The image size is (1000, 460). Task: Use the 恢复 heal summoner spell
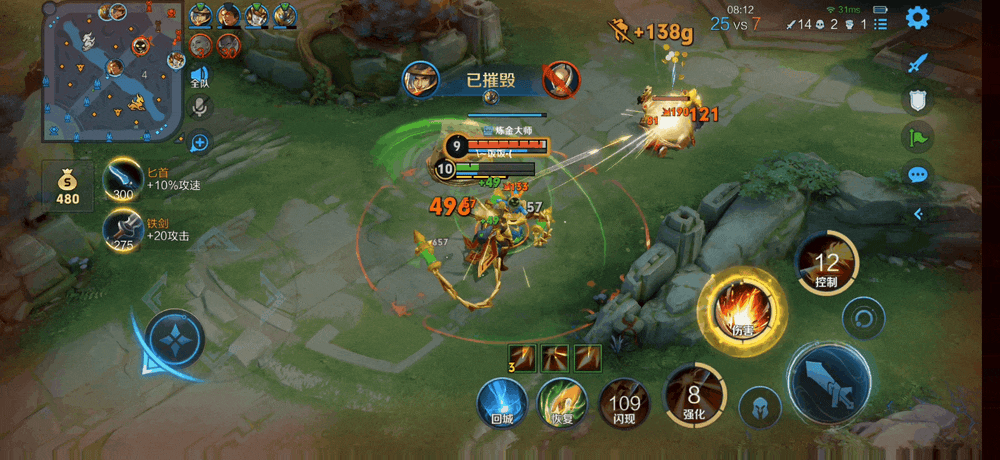[x=561, y=403]
